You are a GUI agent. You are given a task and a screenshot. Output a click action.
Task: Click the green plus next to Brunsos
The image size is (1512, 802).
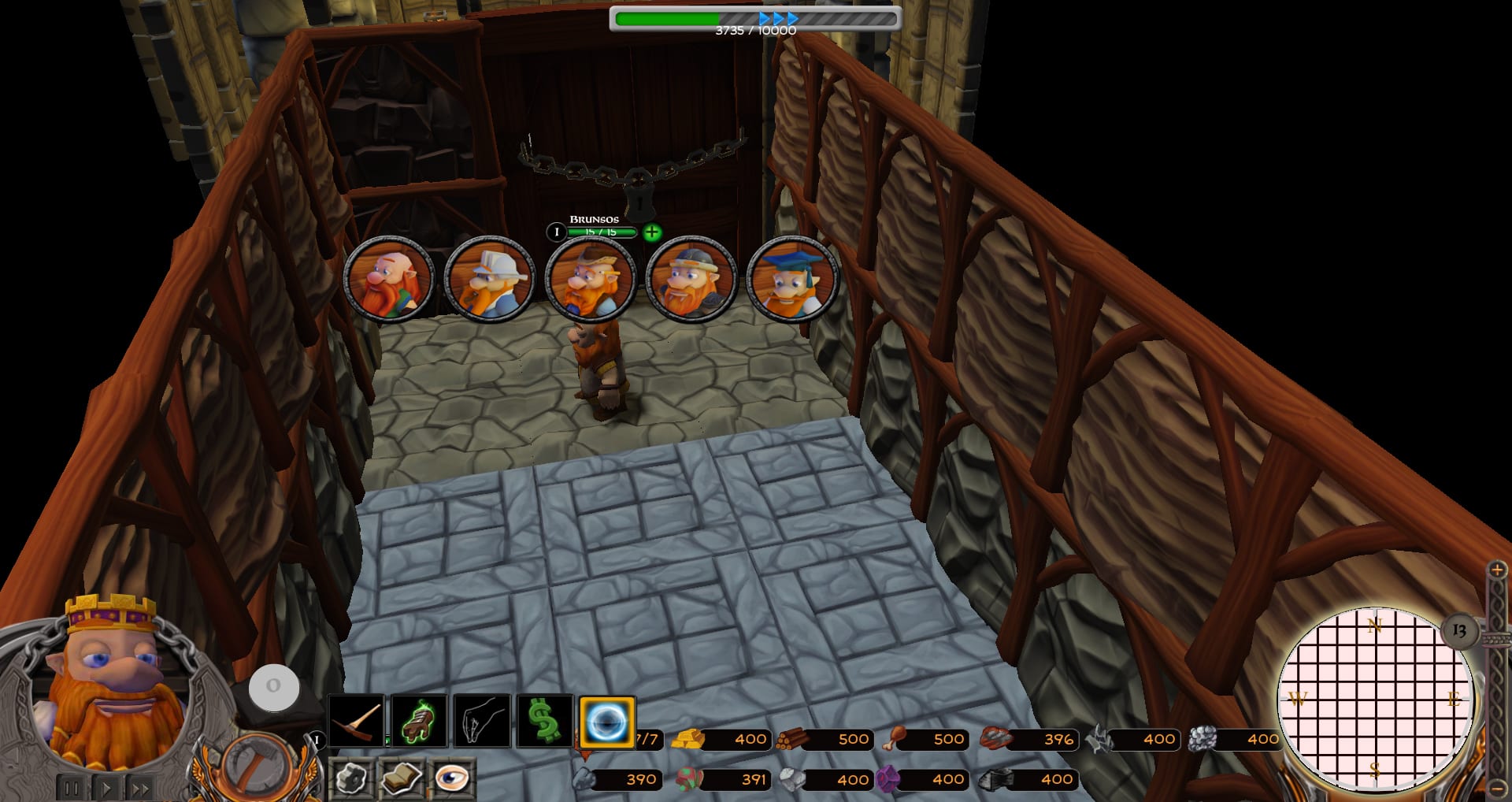click(x=652, y=232)
